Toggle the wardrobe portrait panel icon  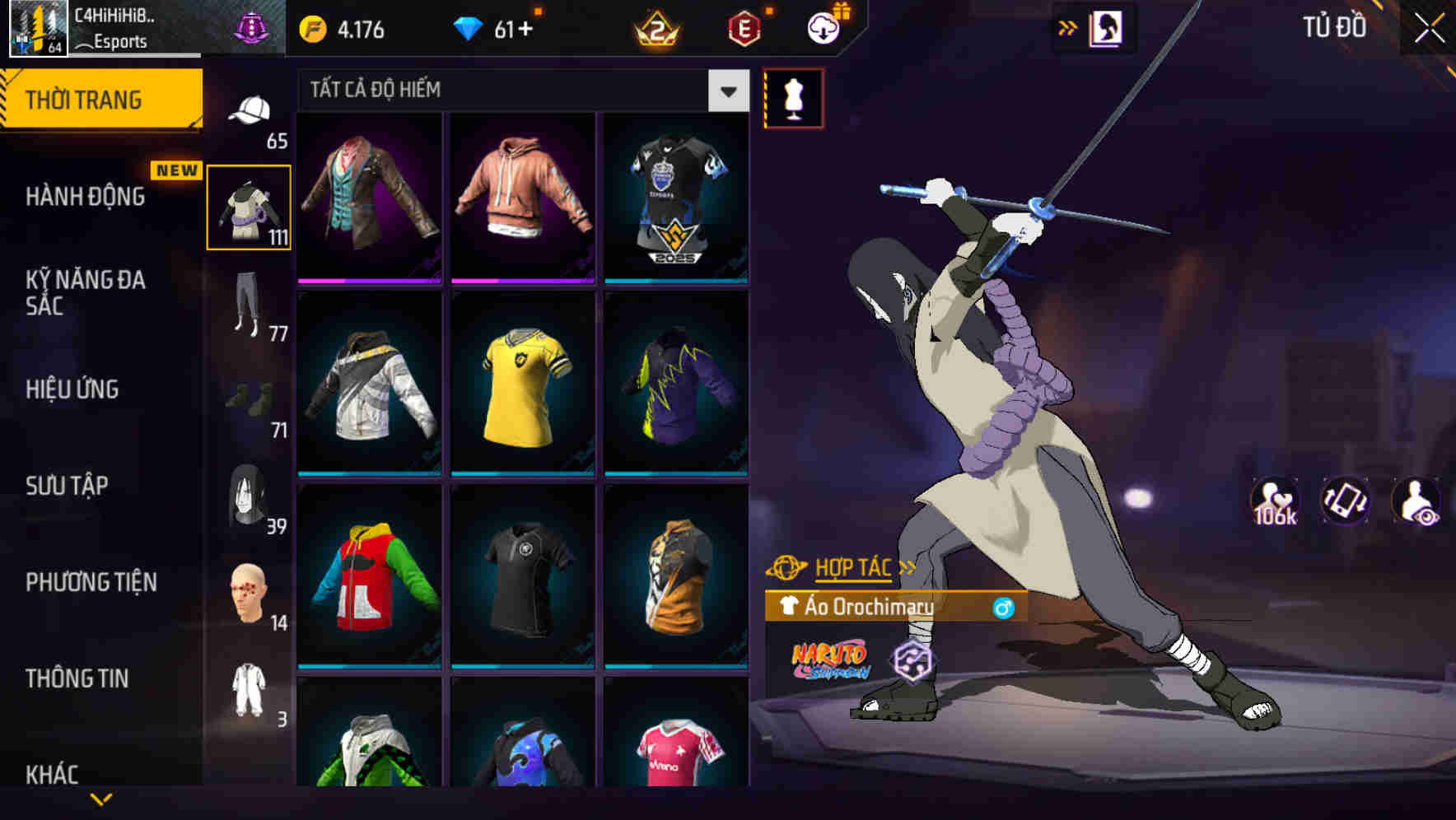coord(1108,27)
